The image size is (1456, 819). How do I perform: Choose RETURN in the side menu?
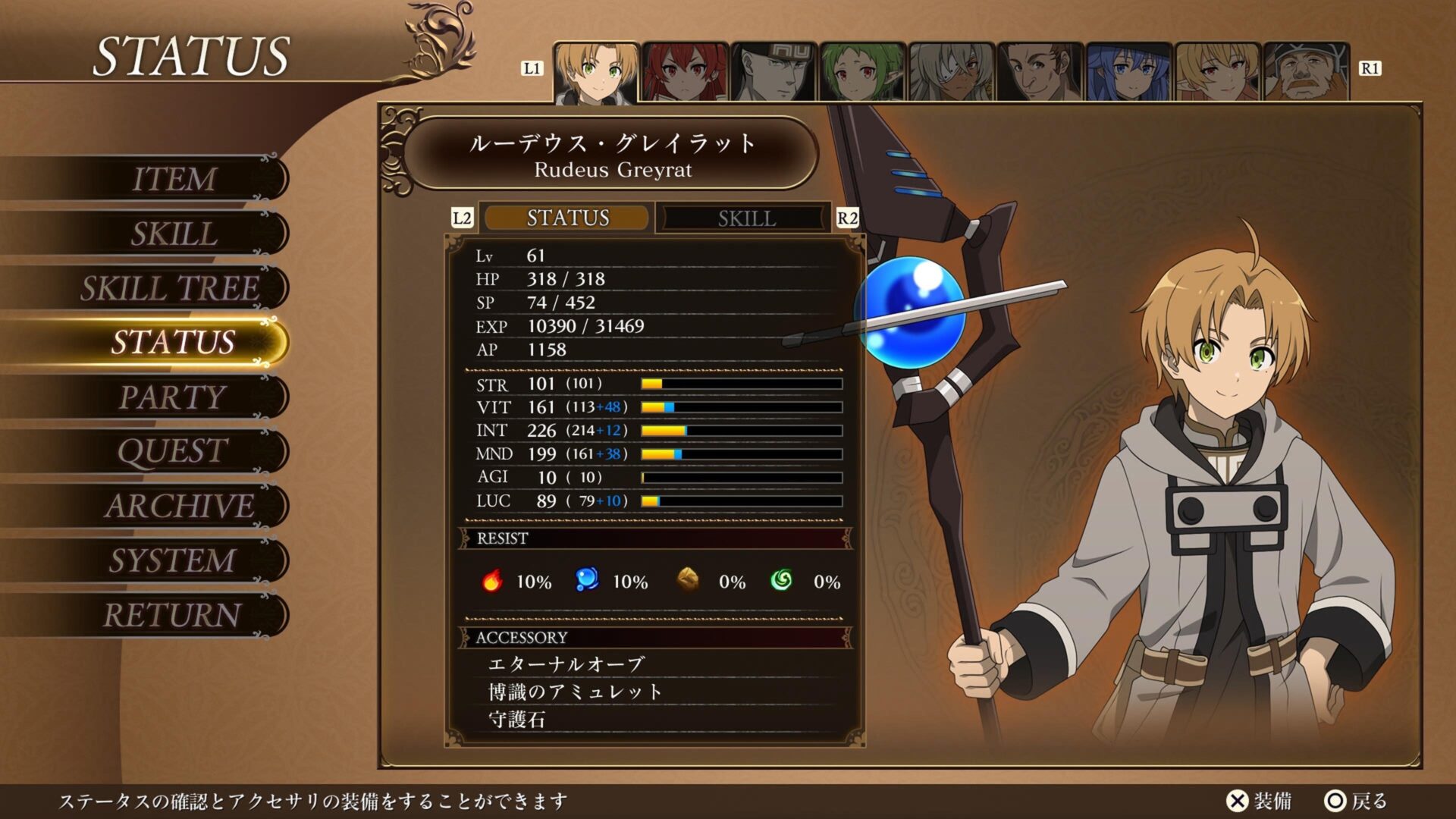[x=173, y=615]
